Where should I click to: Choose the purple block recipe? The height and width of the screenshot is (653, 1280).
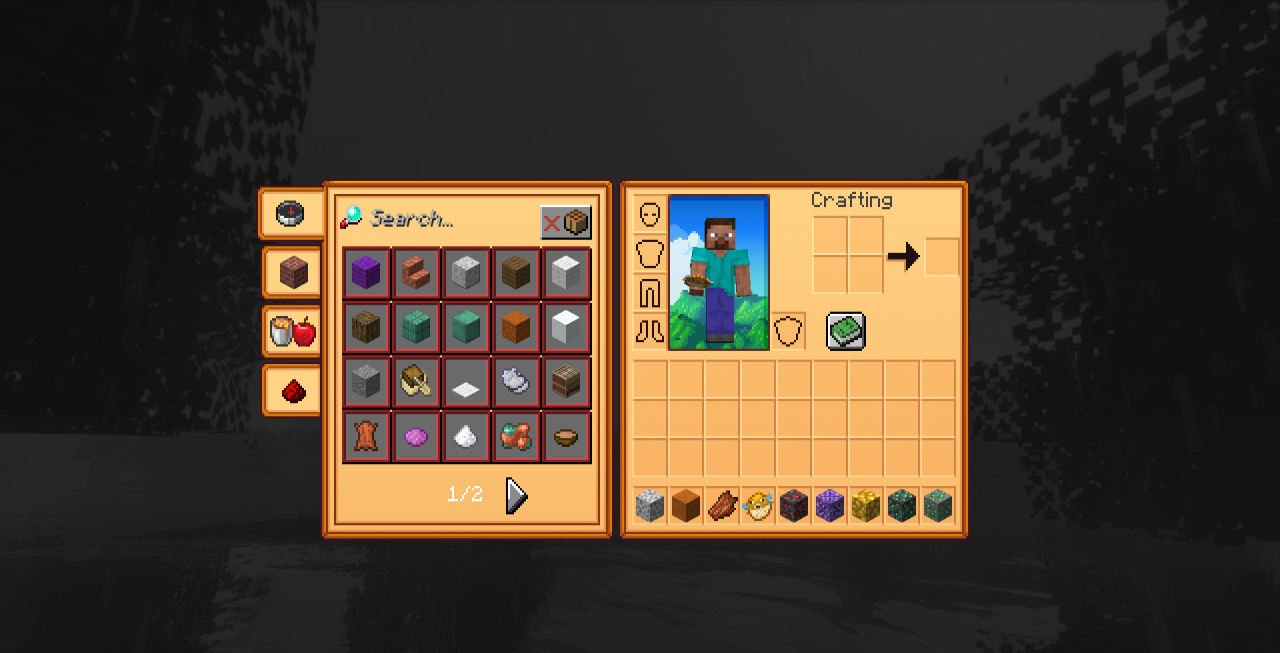[x=366, y=273]
